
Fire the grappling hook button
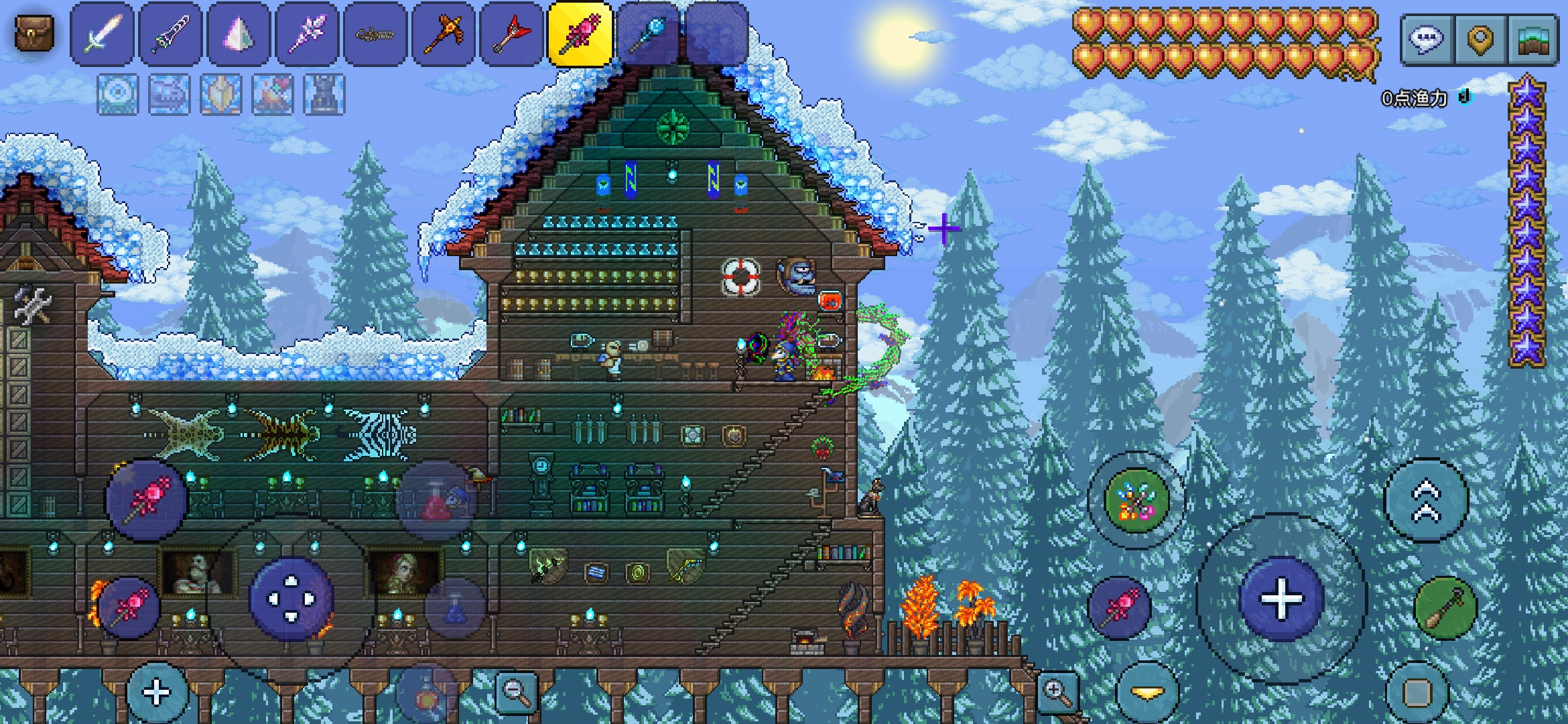pyautogui.click(x=1445, y=608)
